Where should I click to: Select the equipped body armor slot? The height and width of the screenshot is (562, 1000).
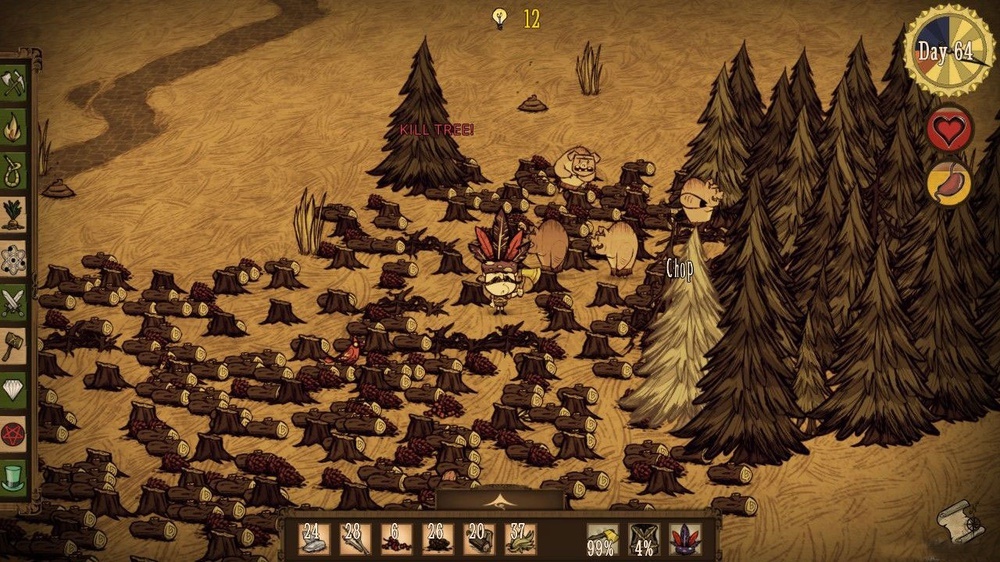point(643,539)
